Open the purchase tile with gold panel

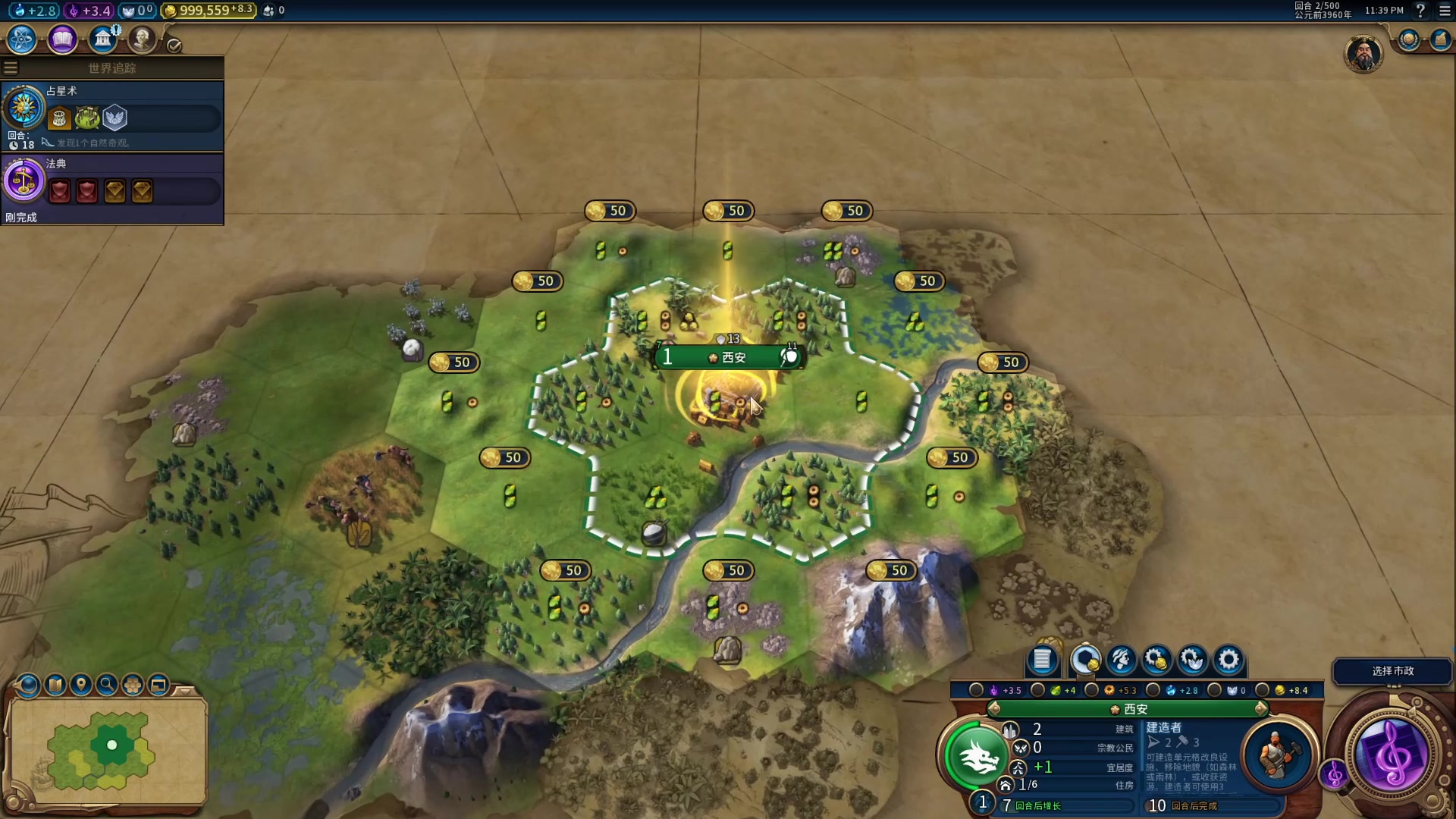(1085, 661)
